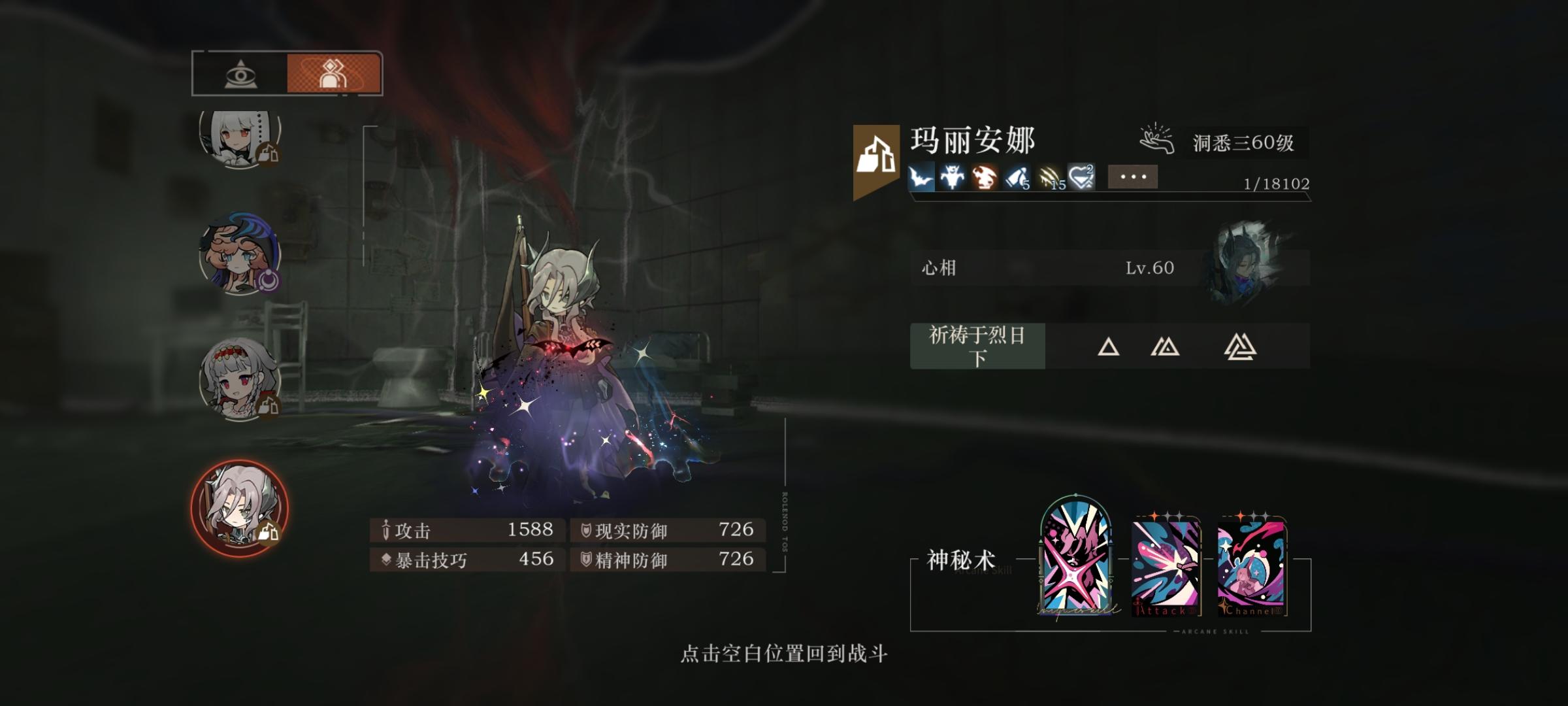Screen dimensions: 1568x706
Task: Expand the buff list with the ellipsis button
Action: (x=1135, y=176)
